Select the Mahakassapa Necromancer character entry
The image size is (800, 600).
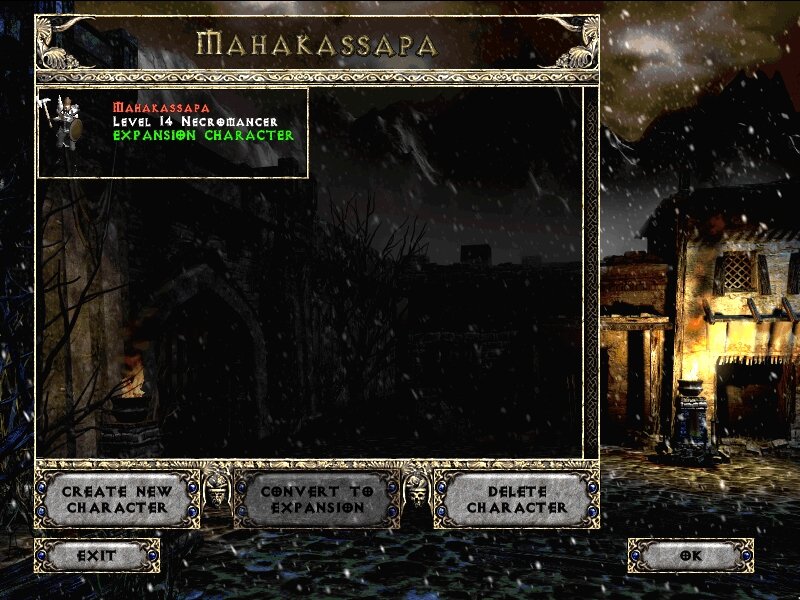(x=172, y=132)
